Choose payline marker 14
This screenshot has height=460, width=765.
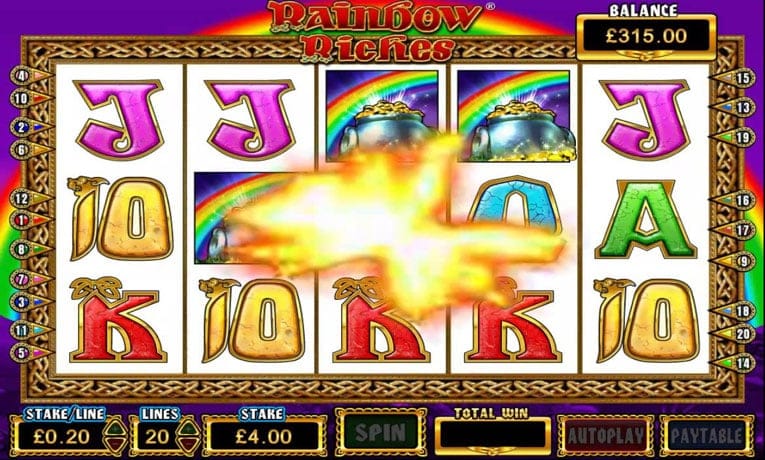pos(743,362)
